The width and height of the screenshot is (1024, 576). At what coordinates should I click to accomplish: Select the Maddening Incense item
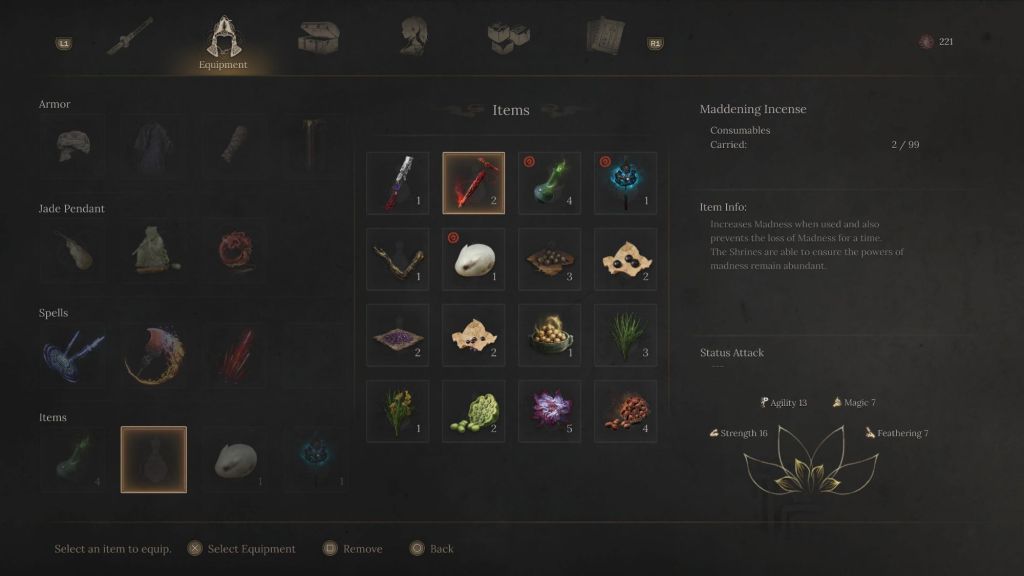tap(474, 183)
